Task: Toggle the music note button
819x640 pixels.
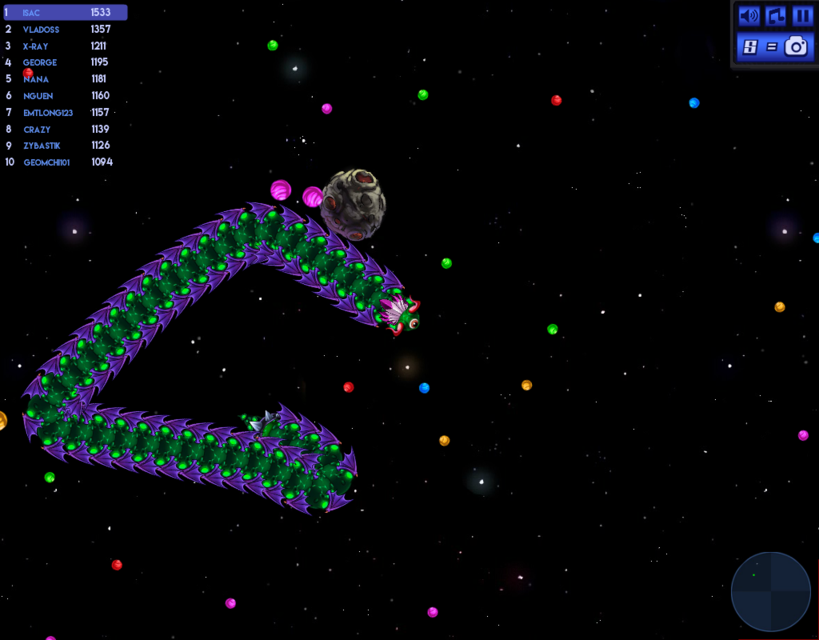Action: tap(776, 16)
